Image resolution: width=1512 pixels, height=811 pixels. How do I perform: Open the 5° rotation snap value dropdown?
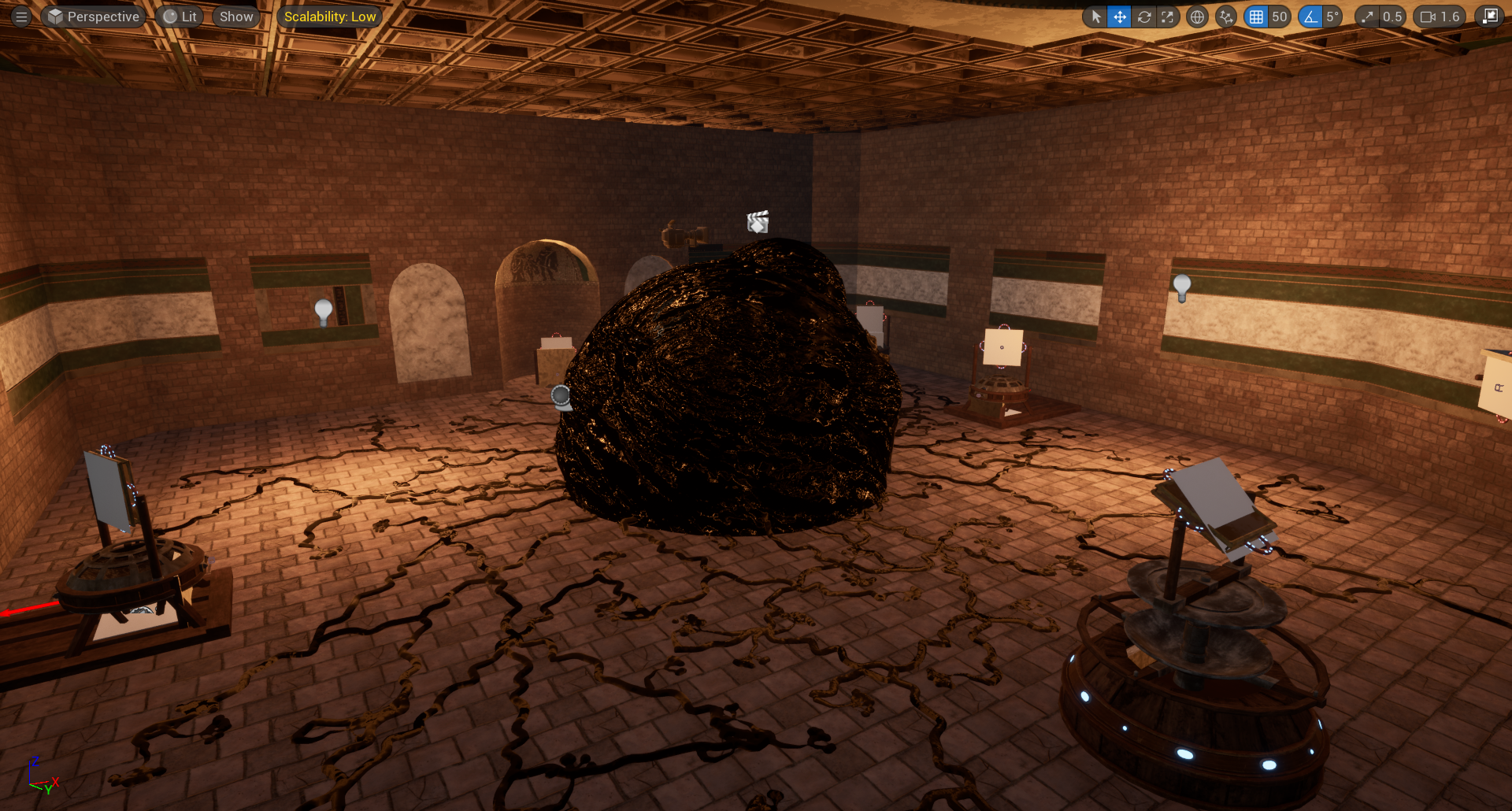pos(1332,17)
